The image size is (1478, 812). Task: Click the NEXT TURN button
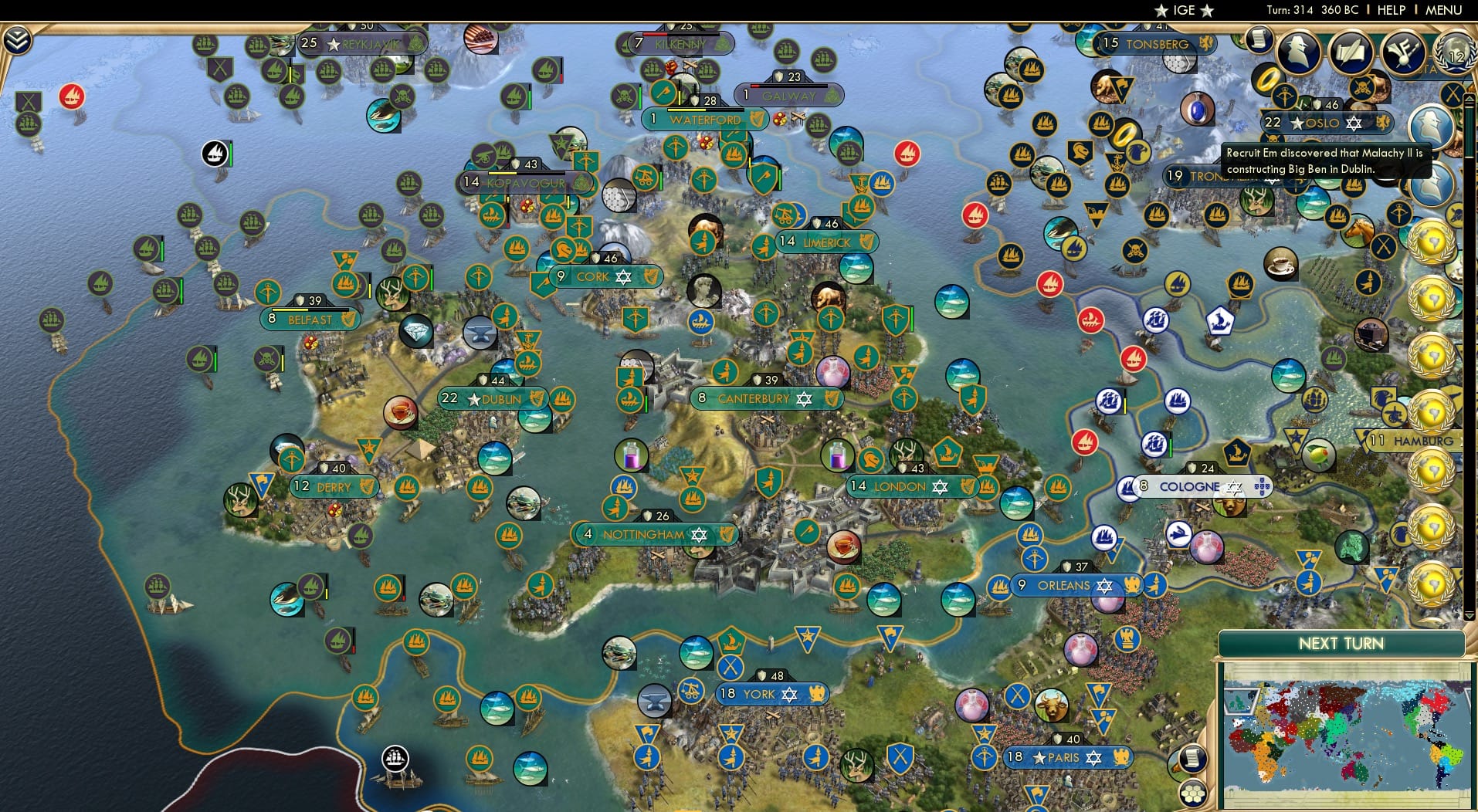pyautogui.click(x=1341, y=643)
